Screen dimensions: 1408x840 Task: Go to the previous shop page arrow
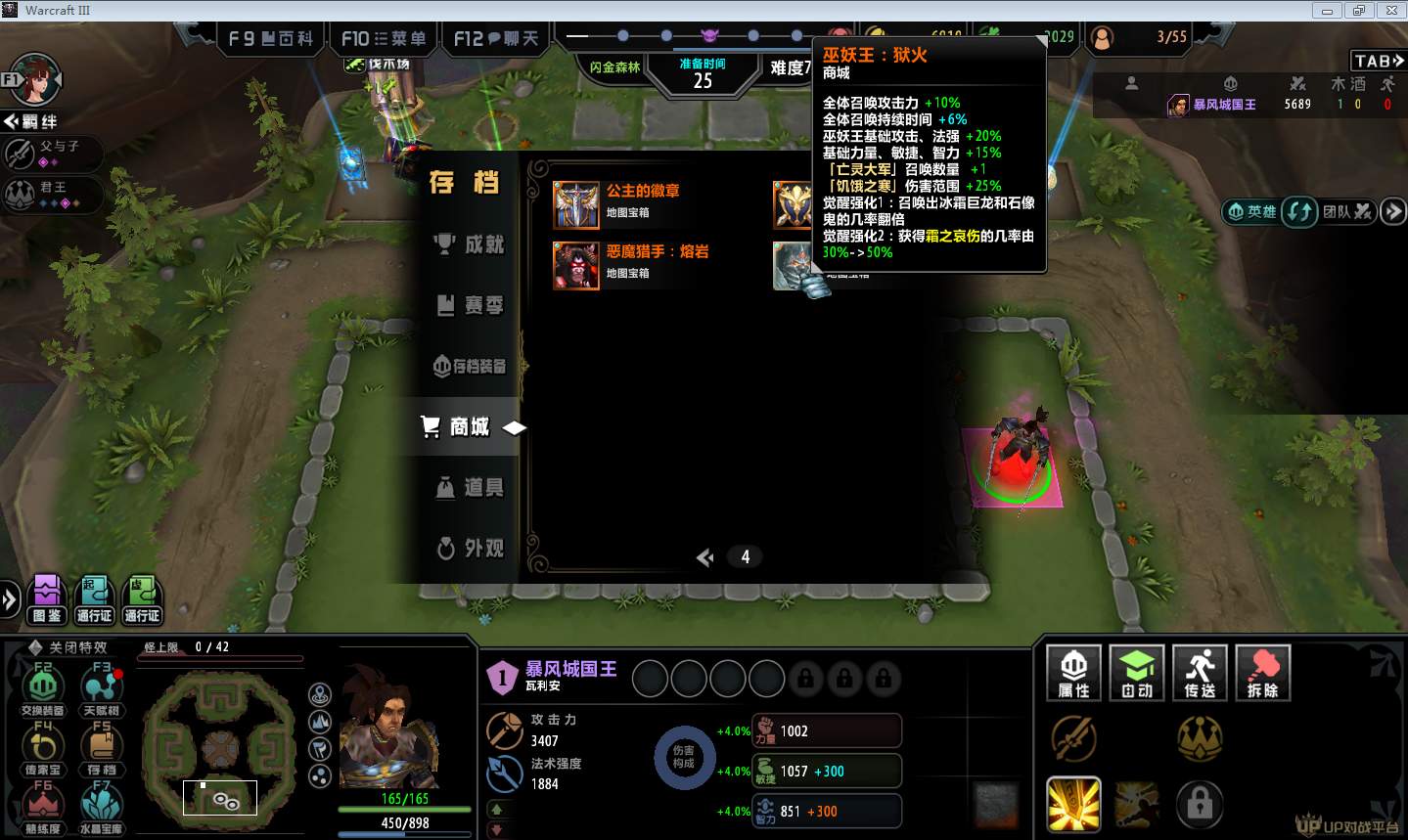point(704,557)
